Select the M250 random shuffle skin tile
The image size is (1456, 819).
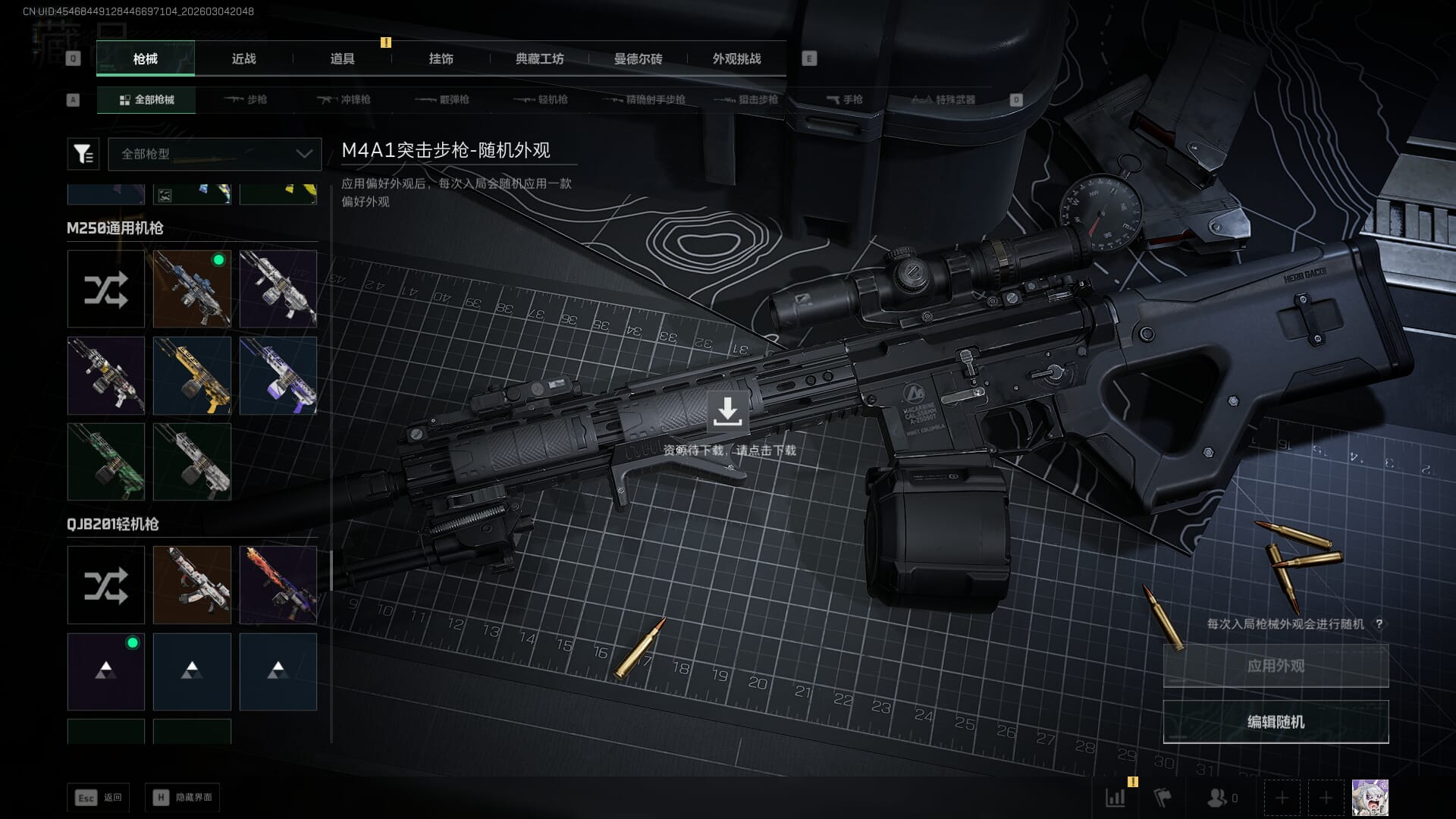[x=106, y=289]
